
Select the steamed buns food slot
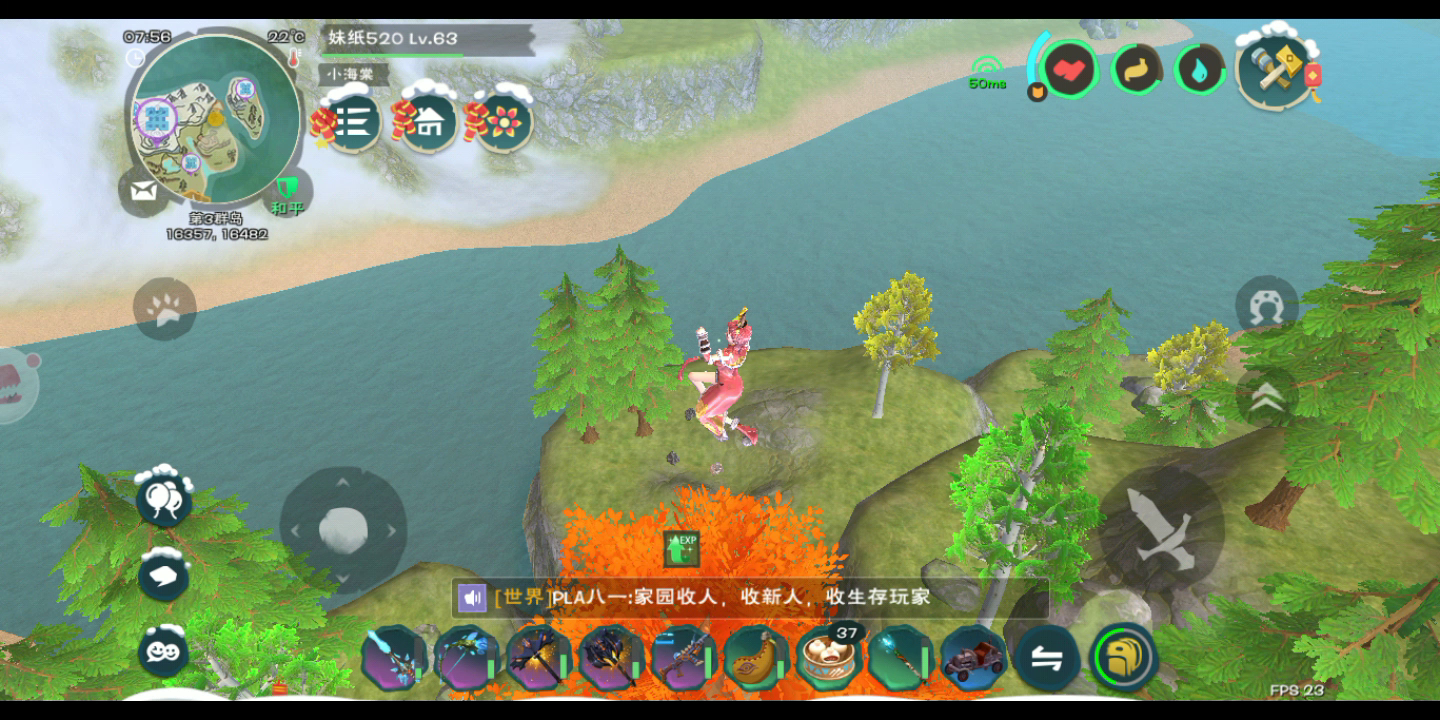pyautogui.click(x=829, y=659)
